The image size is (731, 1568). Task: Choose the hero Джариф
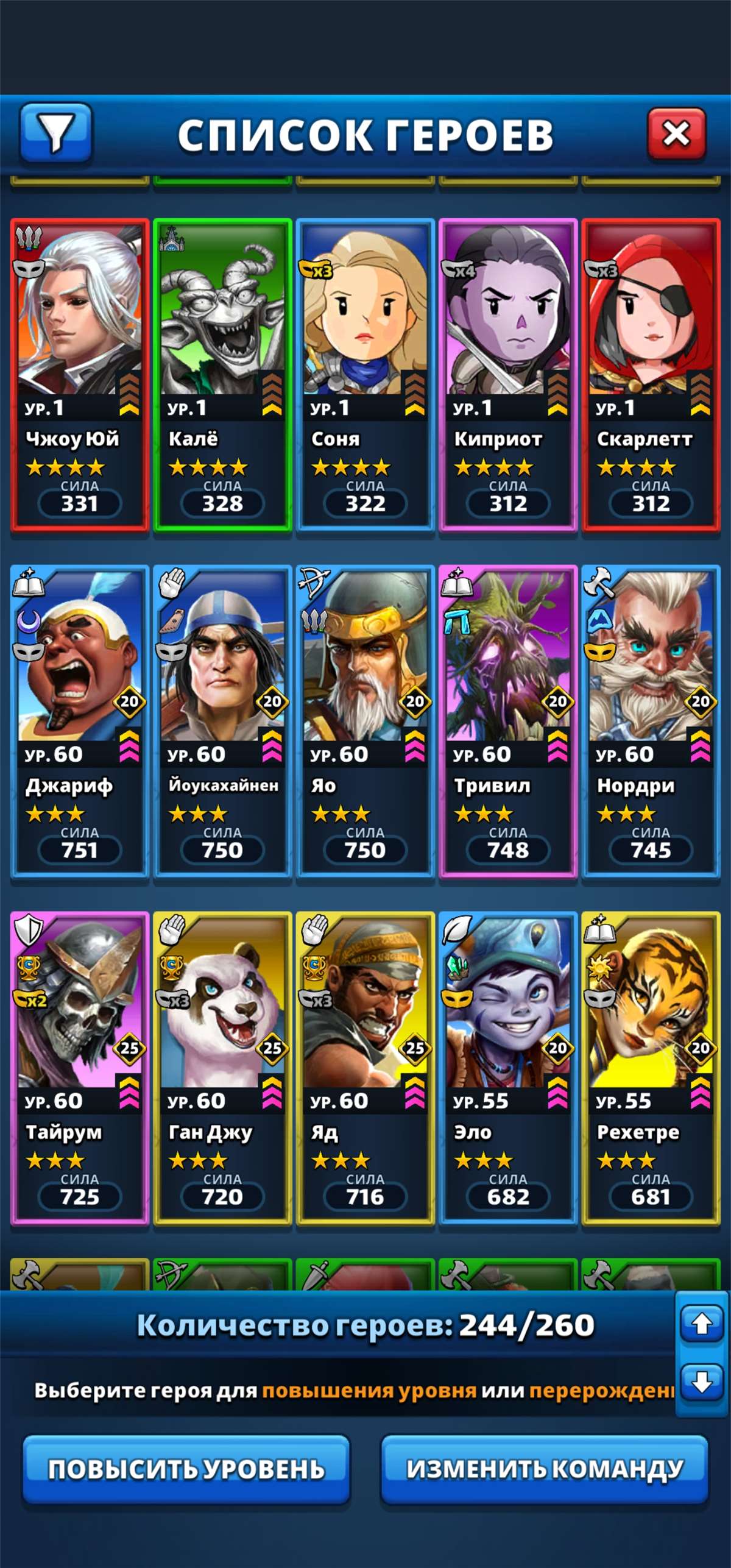pos(80,721)
